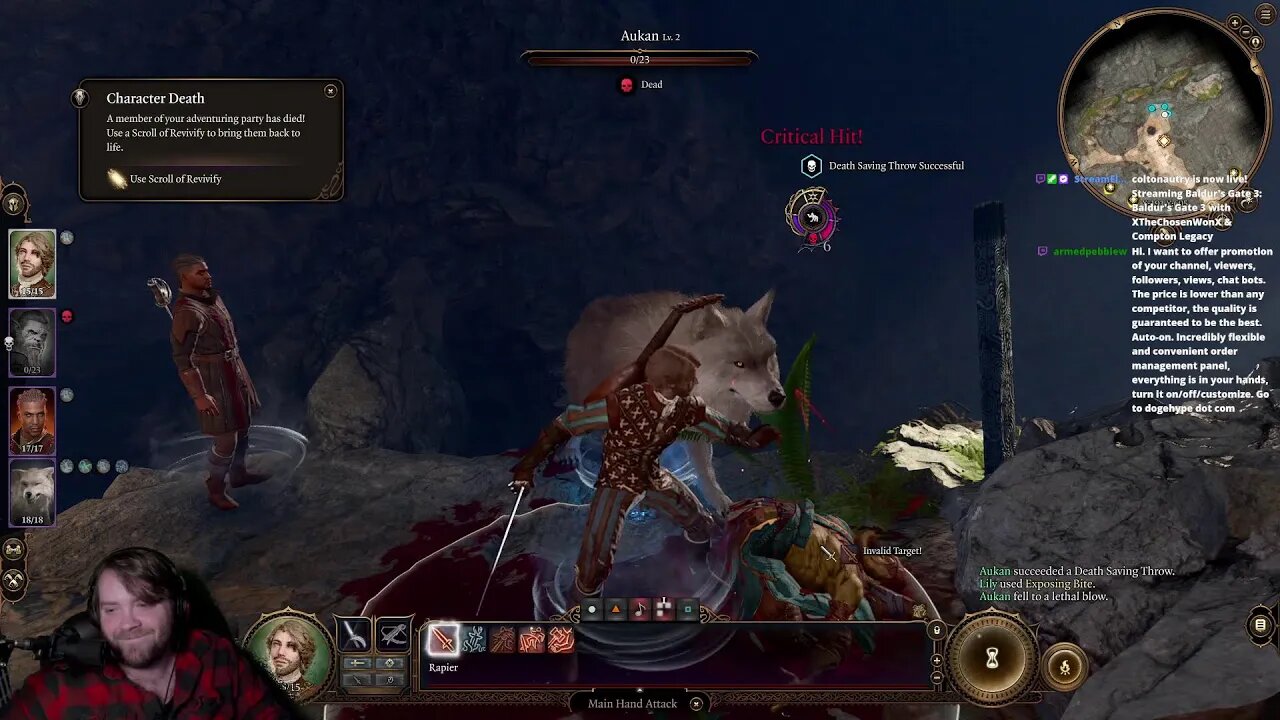Close the Character Death tutorial popup
1280x720 pixels.
tap(330, 91)
